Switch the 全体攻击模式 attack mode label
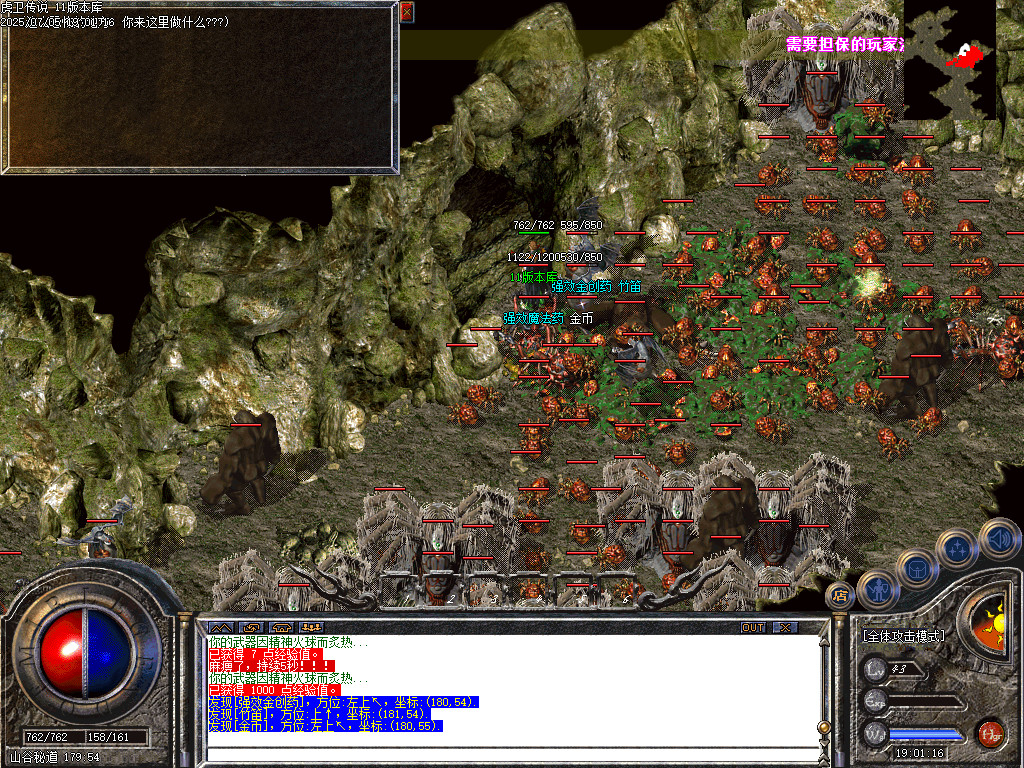The height and width of the screenshot is (768, 1024). 903,636
